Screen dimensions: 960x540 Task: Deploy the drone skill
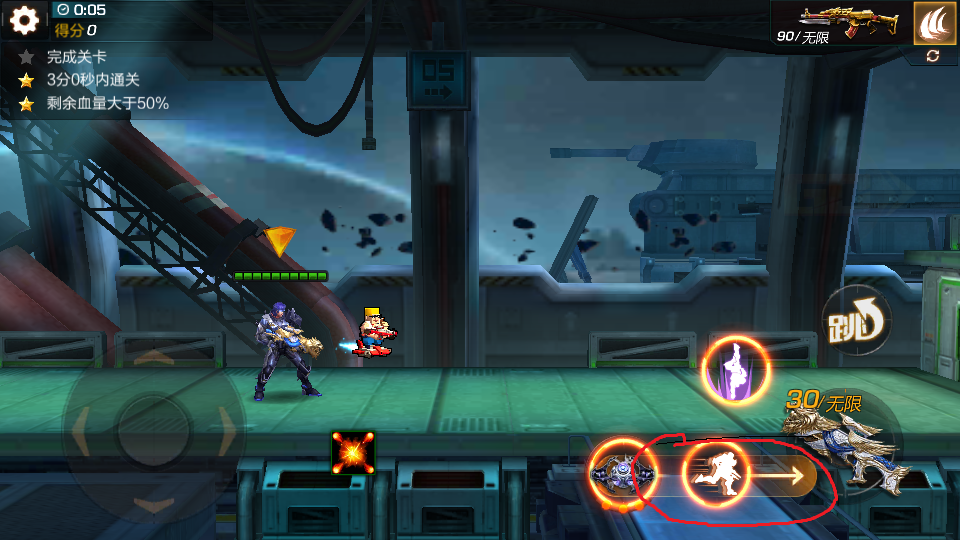pyautogui.click(x=623, y=471)
